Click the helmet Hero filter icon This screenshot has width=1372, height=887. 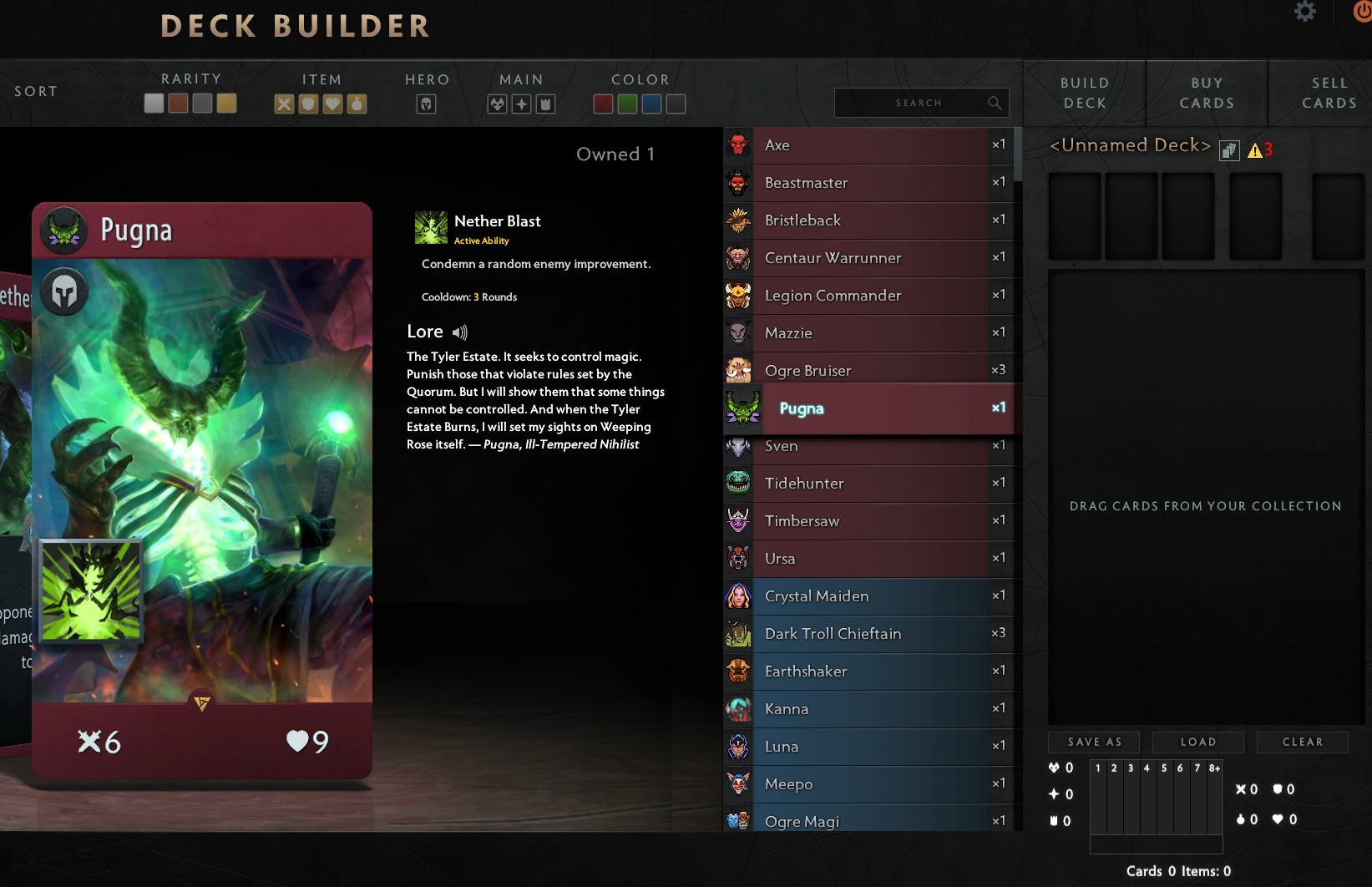tap(427, 103)
